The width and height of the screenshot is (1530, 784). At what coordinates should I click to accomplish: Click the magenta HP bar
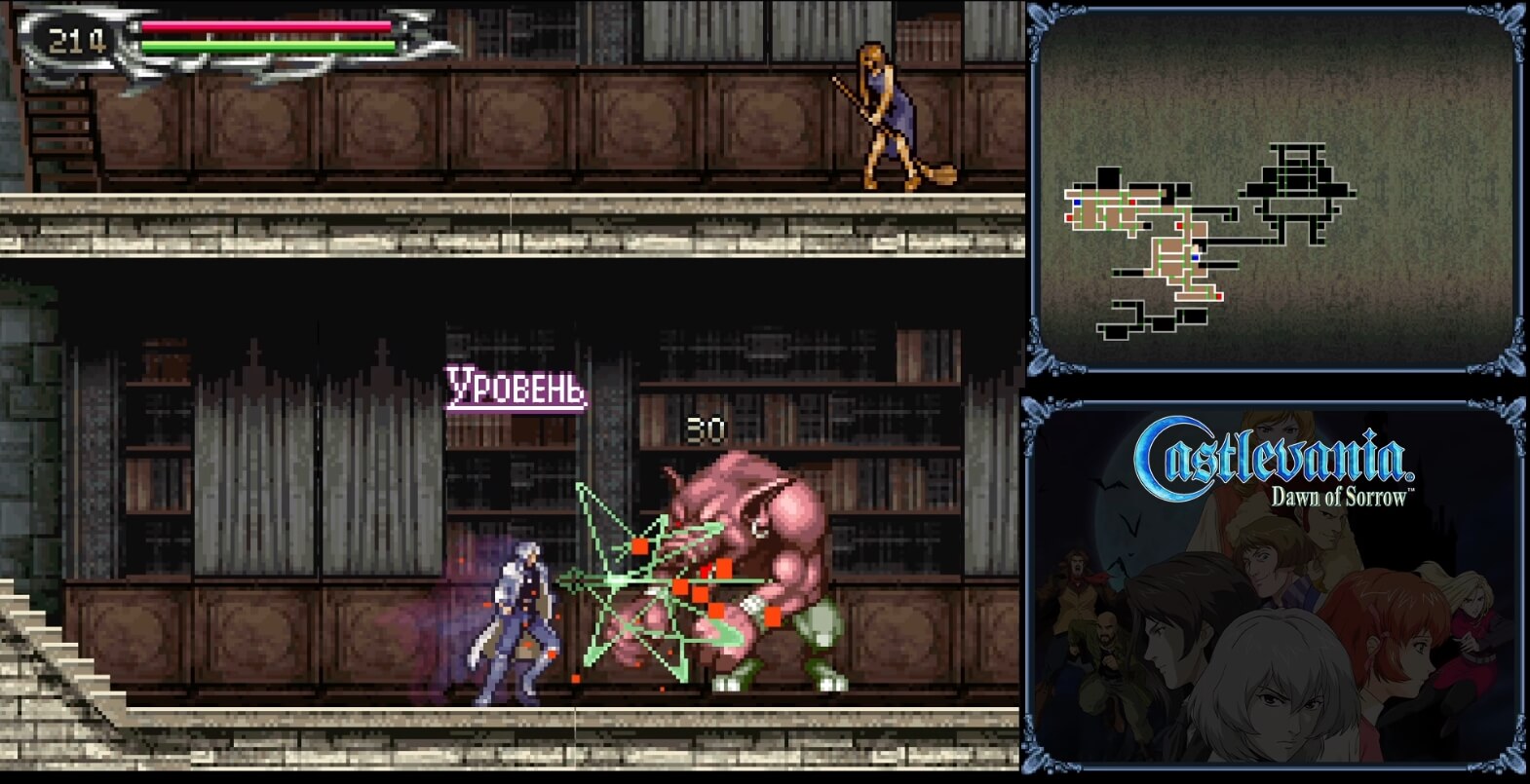pyautogui.click(x=263, y=28)
